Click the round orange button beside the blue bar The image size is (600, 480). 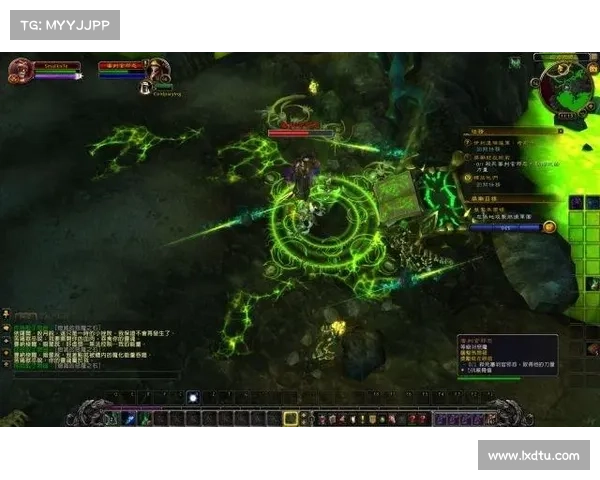pos(549,227)
